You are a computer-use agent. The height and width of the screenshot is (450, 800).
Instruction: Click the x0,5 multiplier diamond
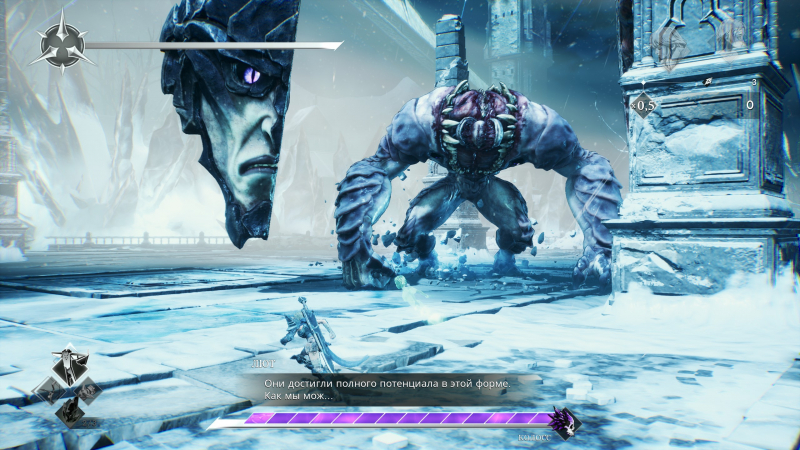642,104
